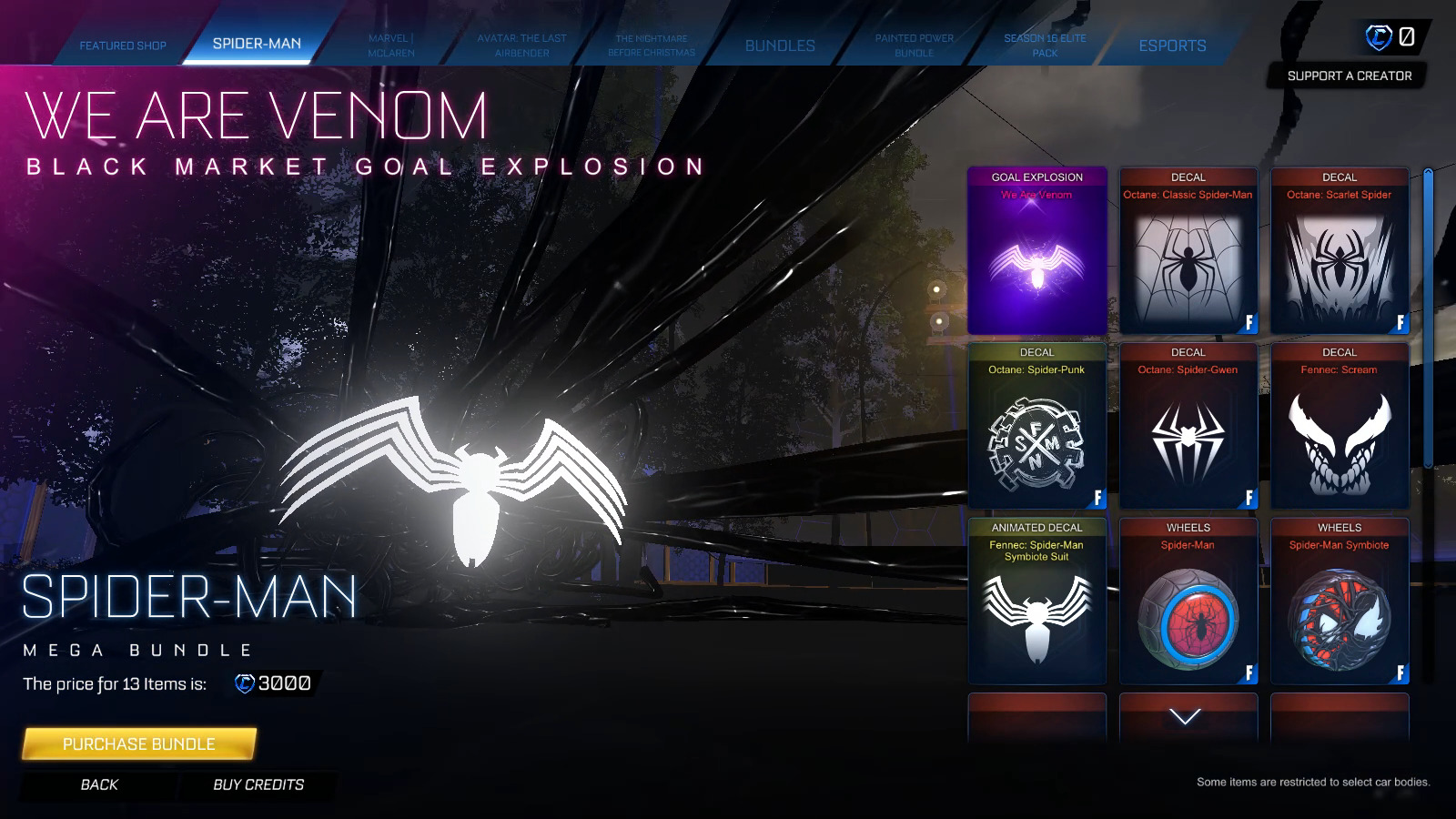Open the Marvel | McLaren tab

391,45
